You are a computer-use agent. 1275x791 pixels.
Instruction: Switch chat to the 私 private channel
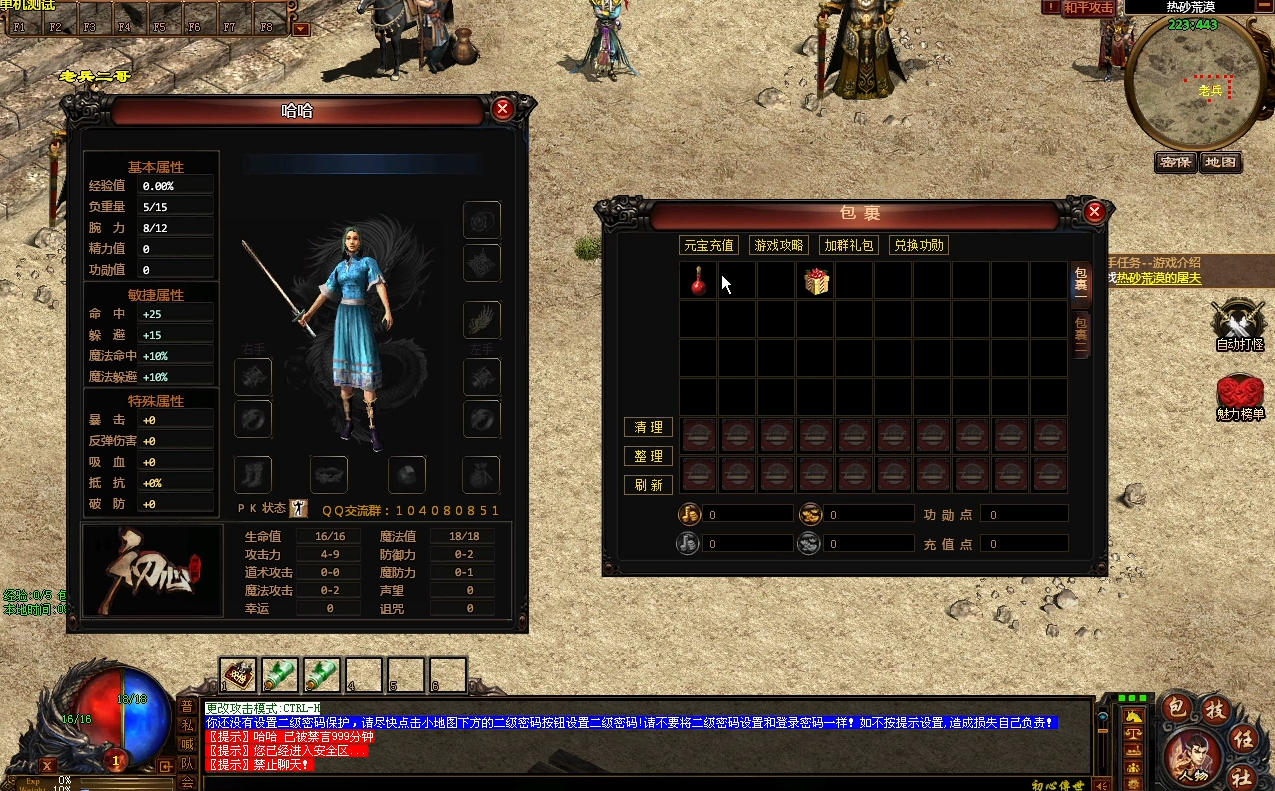187,724
